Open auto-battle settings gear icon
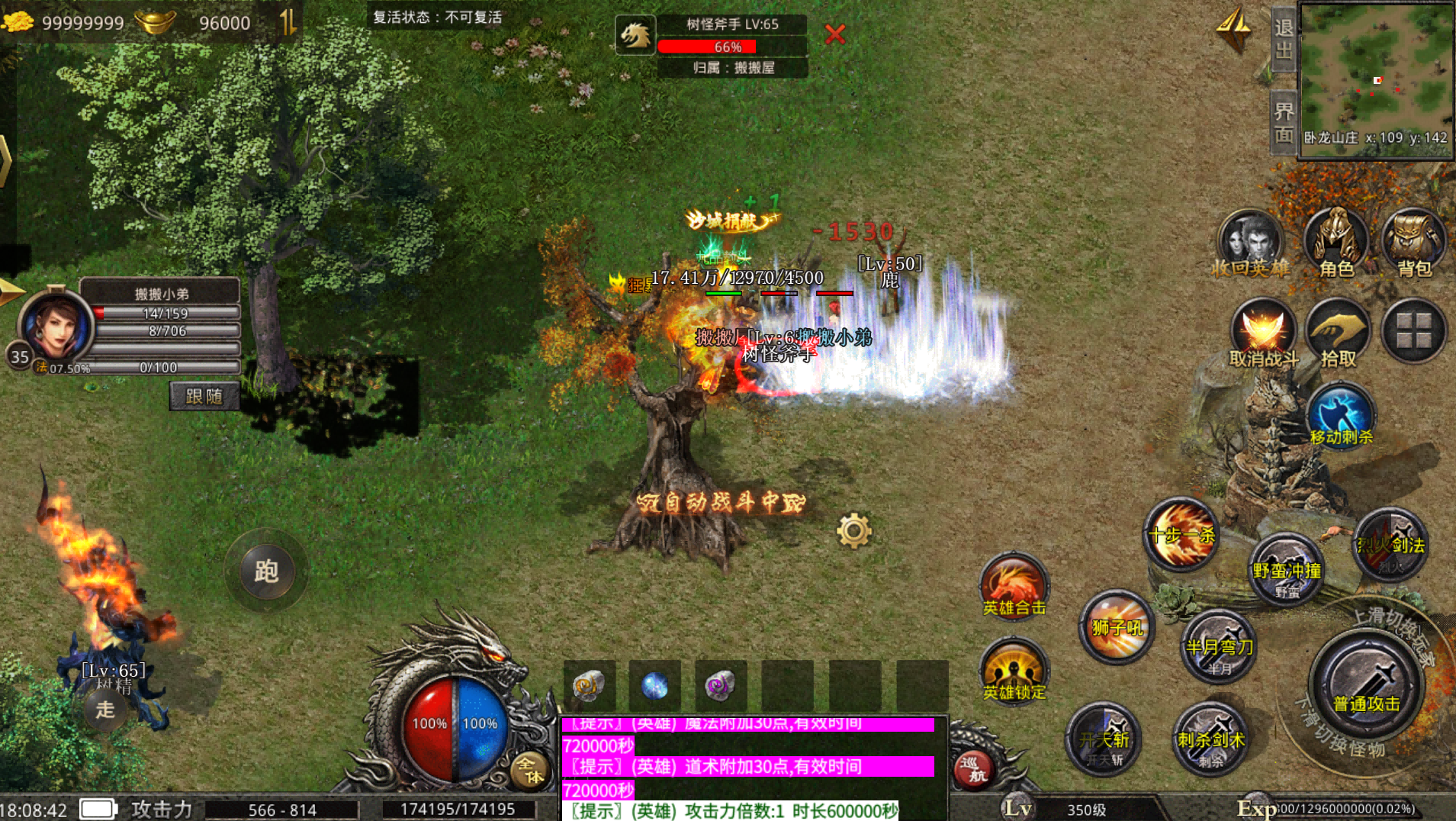The height and width of the screenshot is (821, 1456). point(853,530)
